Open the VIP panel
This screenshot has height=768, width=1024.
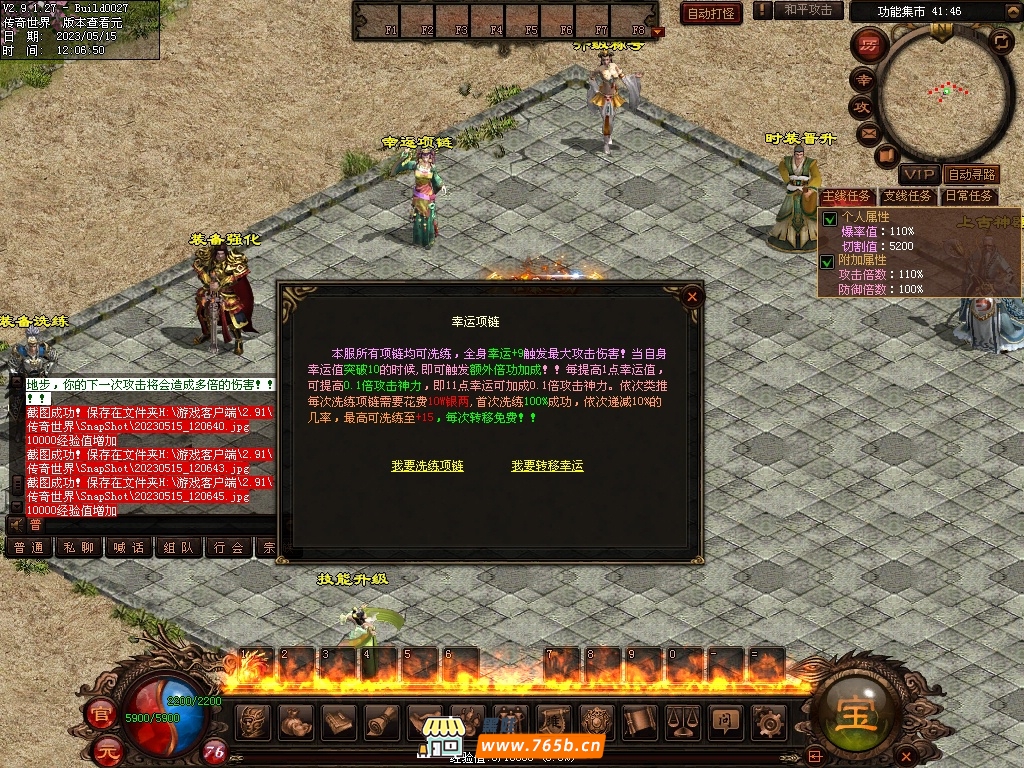918,175
